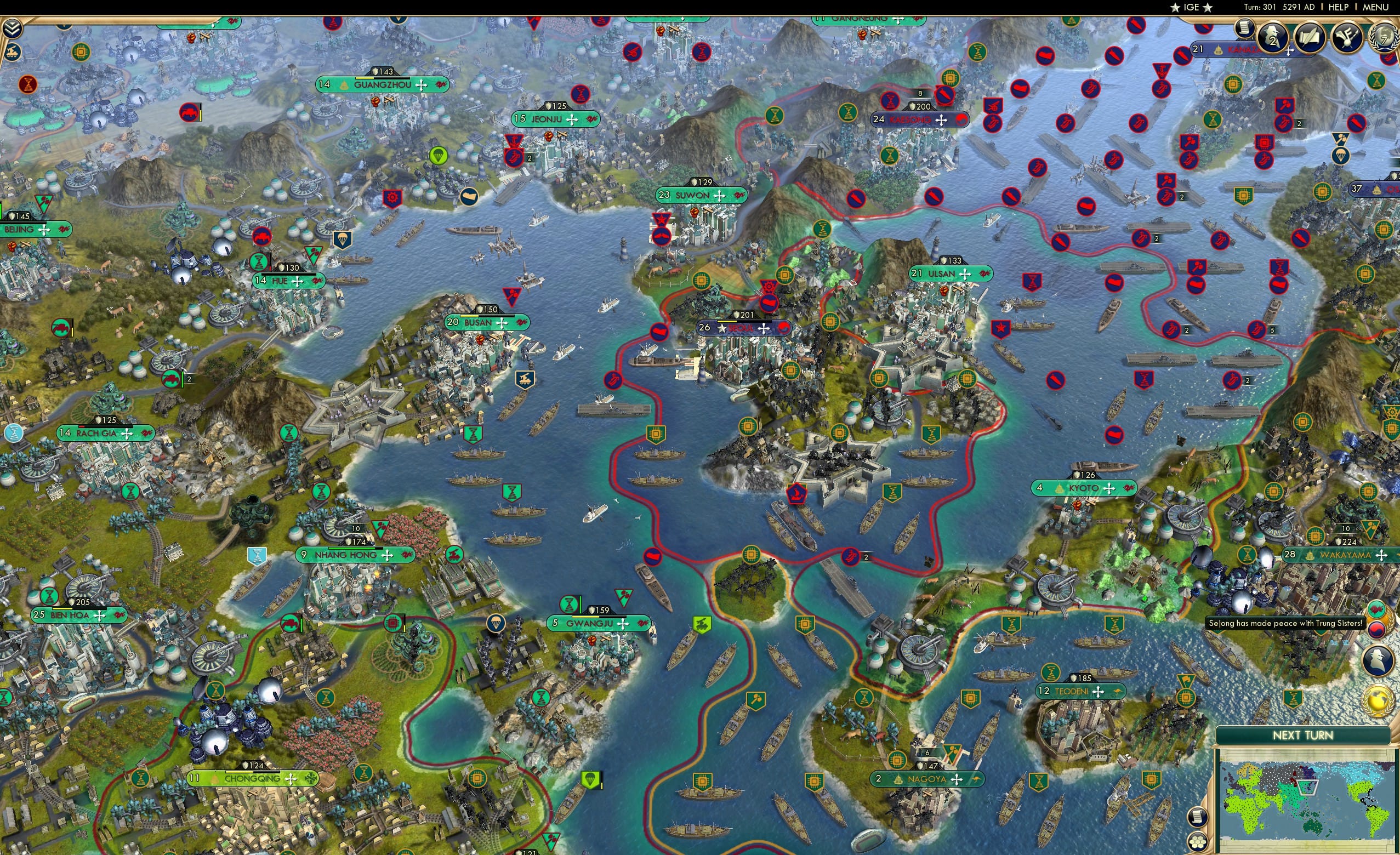Screen dimensions: 1400x855
Task: Click the Korean flag notification icon near minimap
Action: [1377, 629]
